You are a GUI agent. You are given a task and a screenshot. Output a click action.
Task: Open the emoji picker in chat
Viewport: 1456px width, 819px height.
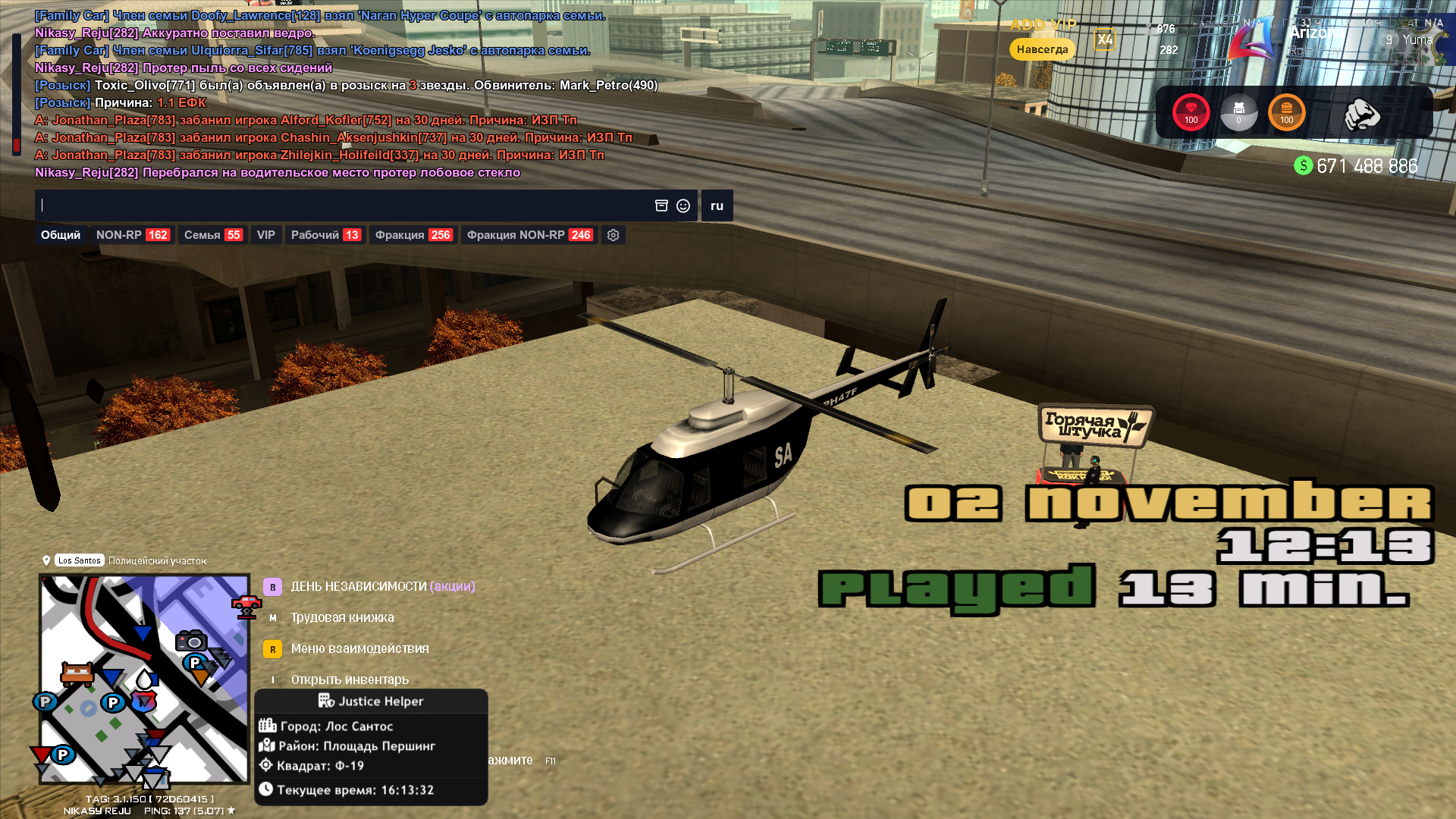click(x=683, y=206)
